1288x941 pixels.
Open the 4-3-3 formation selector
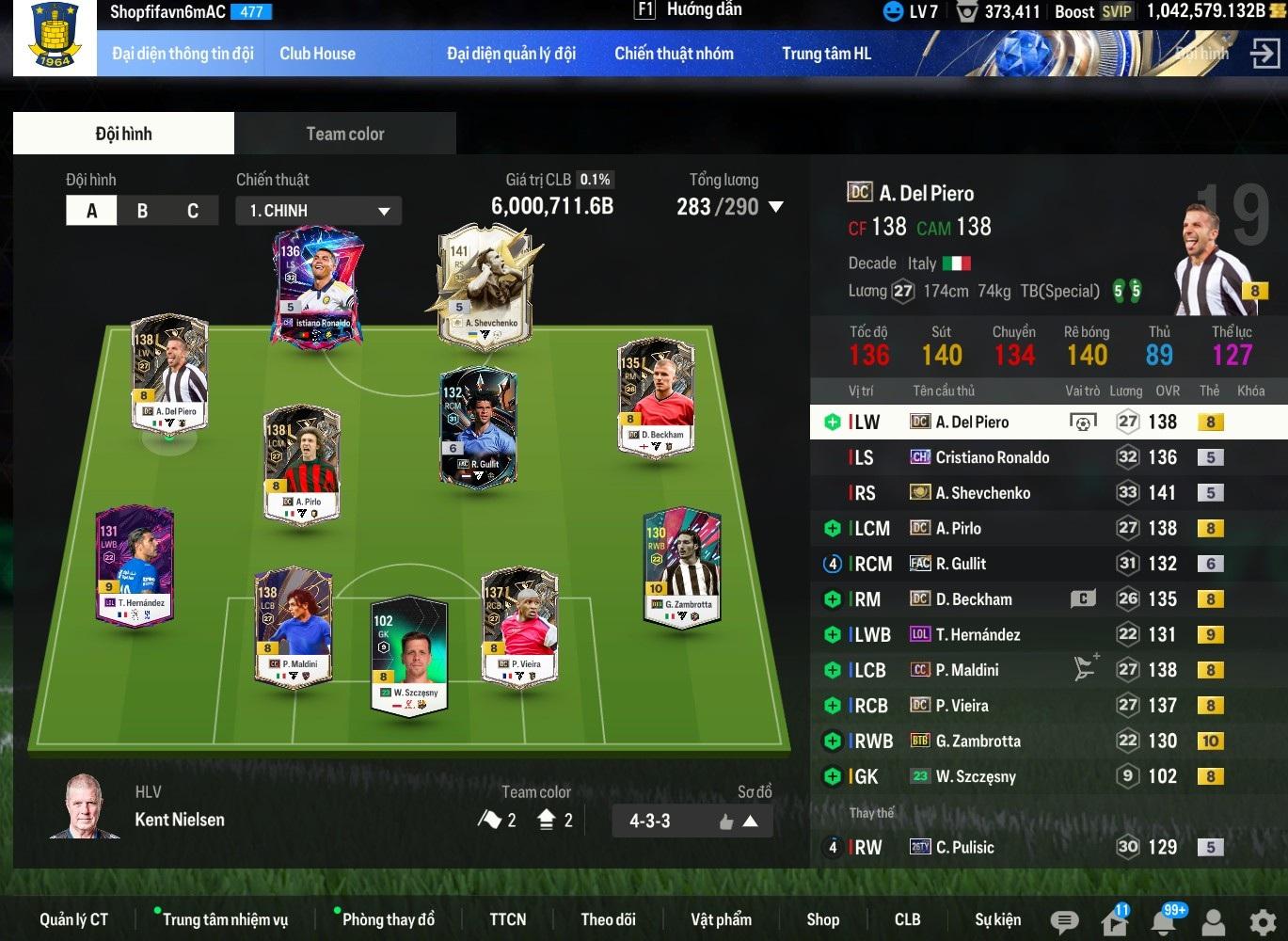point(692,821)
